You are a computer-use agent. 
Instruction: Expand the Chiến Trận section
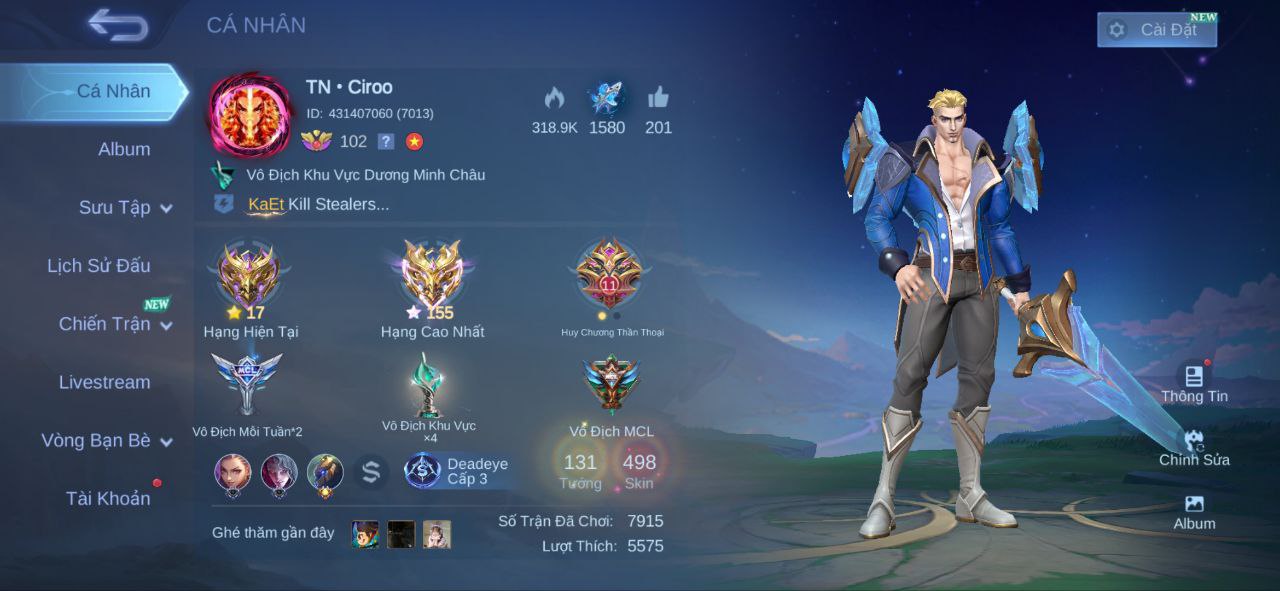tap(115, 323)
